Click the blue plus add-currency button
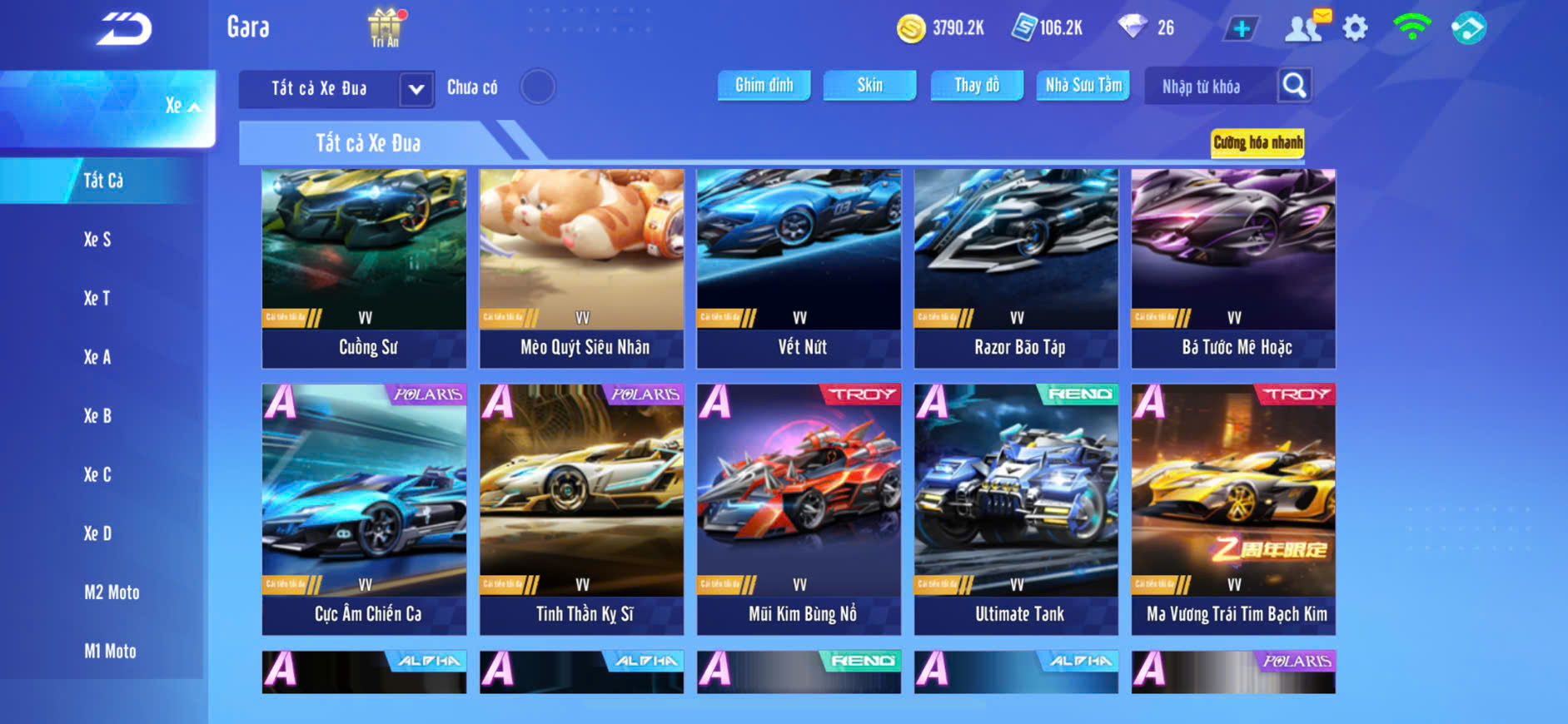 (x=1241, y=28)
